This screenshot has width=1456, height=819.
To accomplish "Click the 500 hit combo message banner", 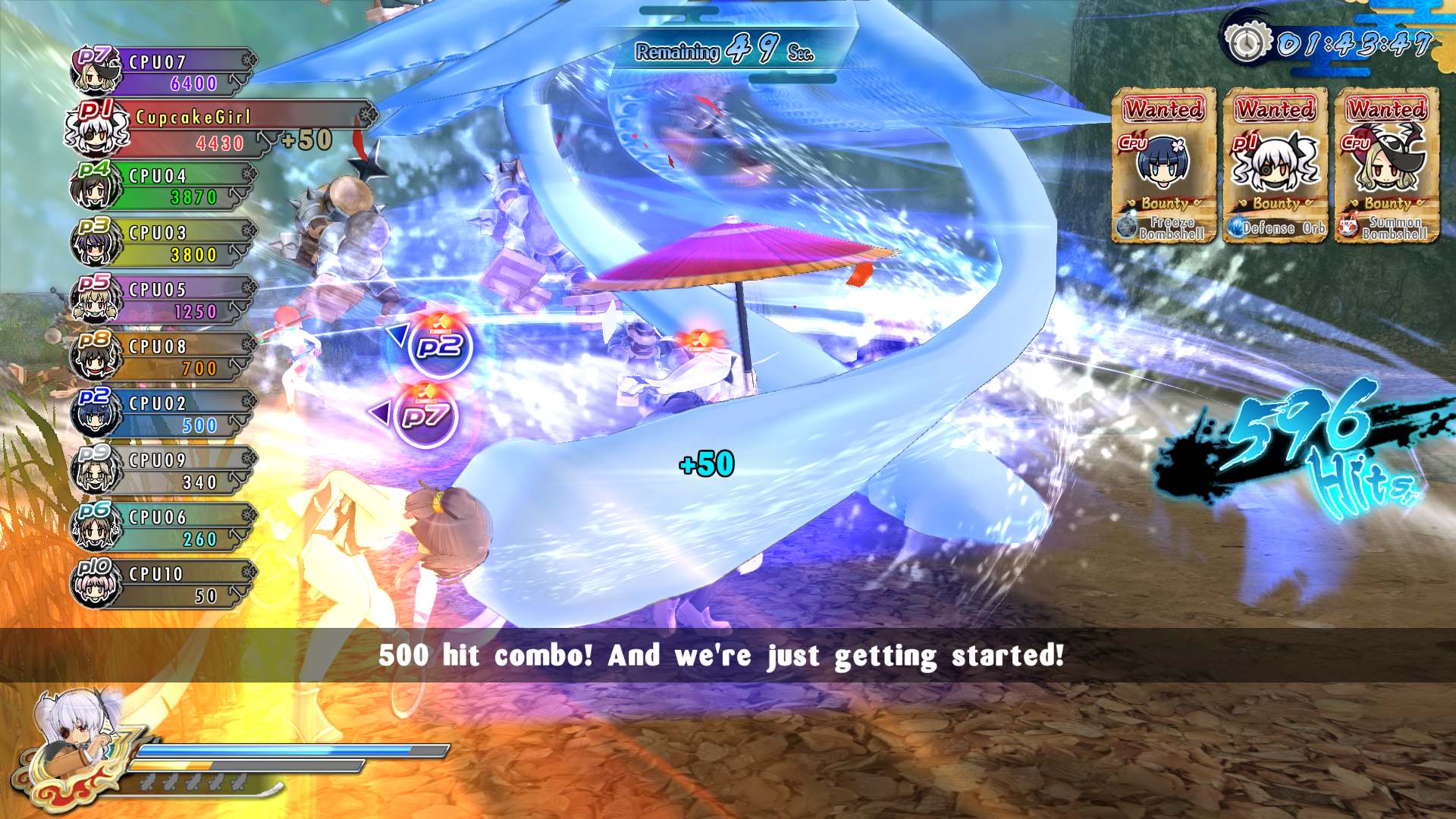I will tap(722, 655).
